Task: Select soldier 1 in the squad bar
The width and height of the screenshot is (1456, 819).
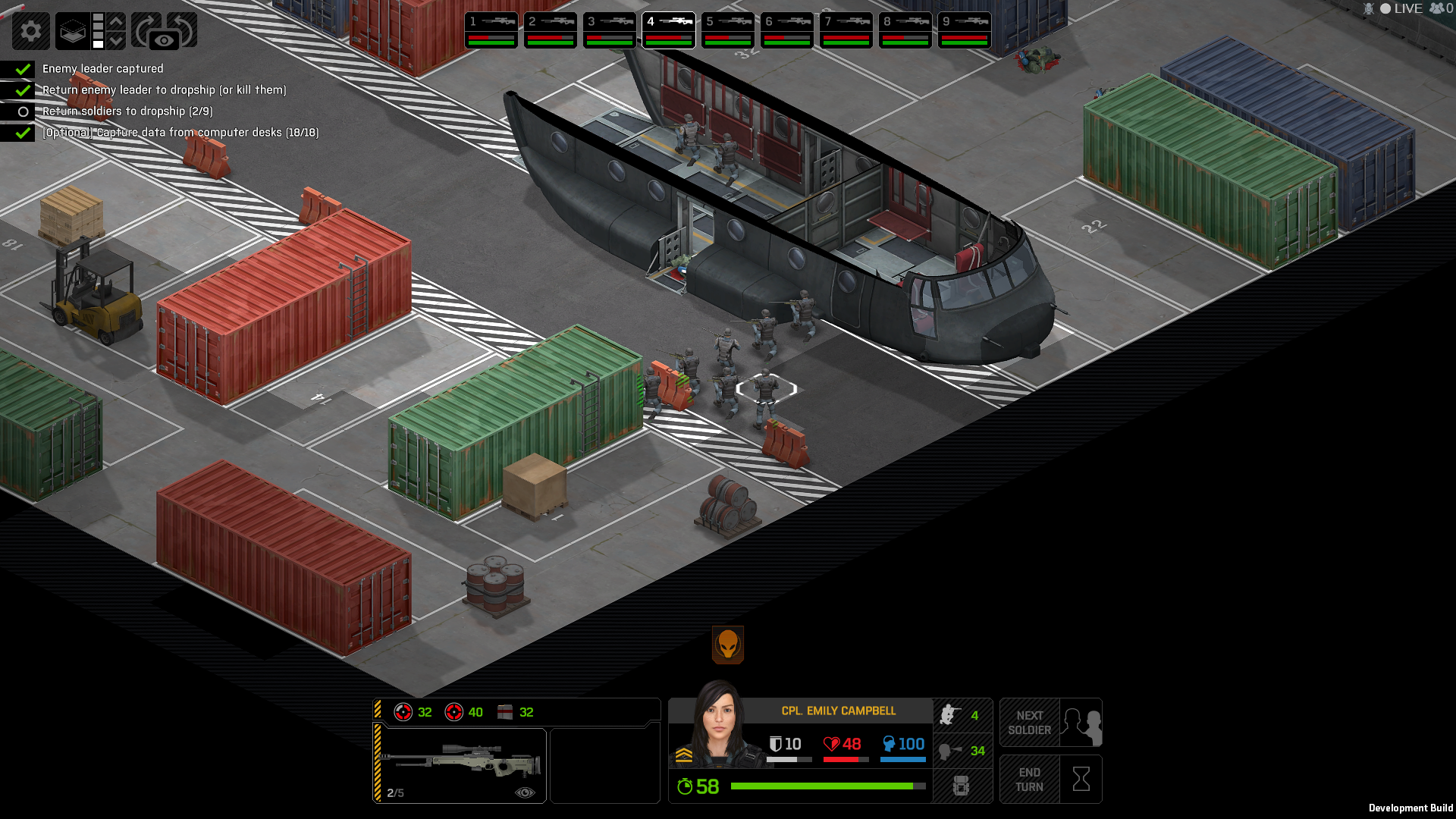Action: pos(491,30)
